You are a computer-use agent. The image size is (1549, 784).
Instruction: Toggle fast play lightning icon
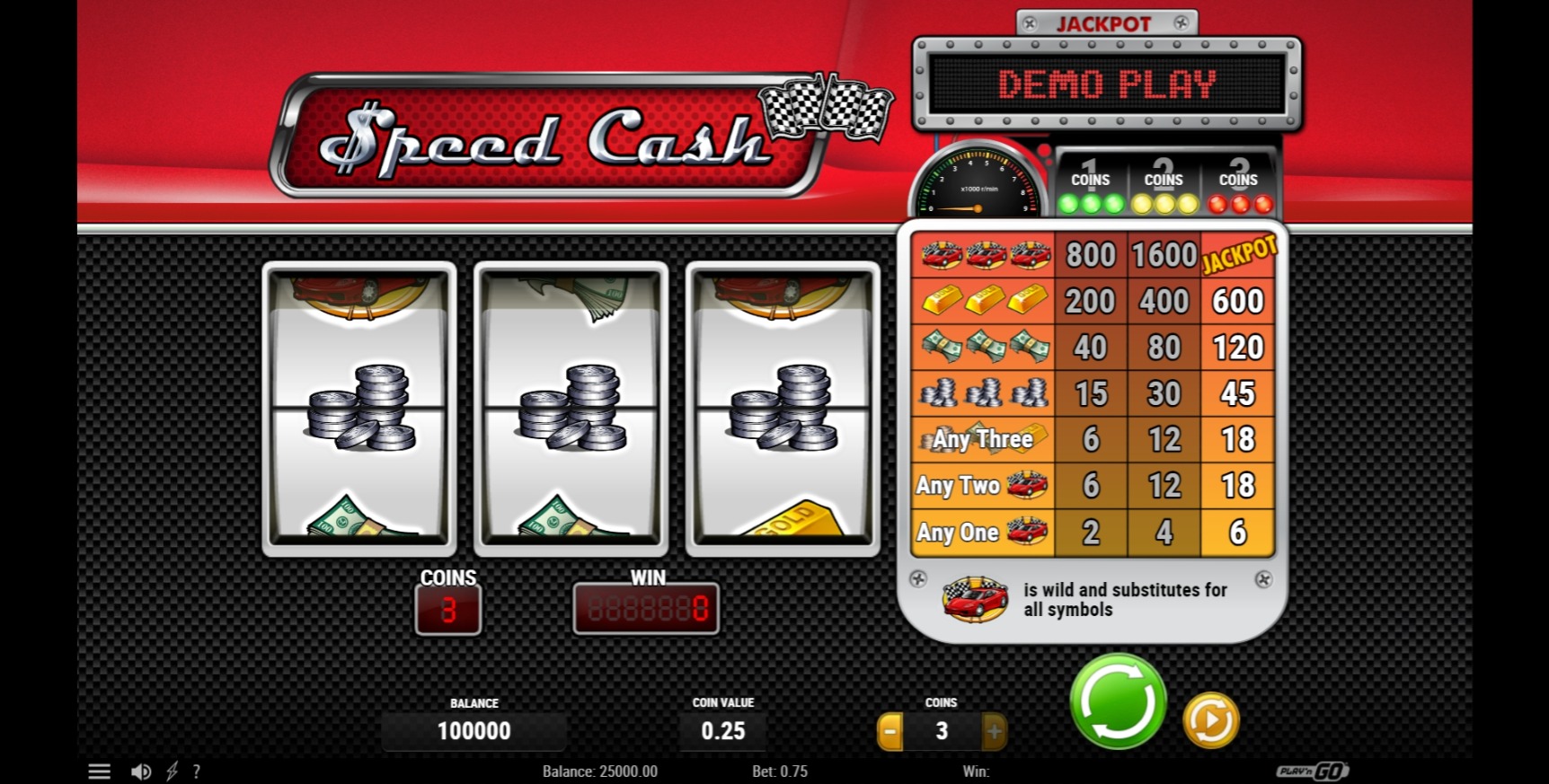click(x=172, y=771)
